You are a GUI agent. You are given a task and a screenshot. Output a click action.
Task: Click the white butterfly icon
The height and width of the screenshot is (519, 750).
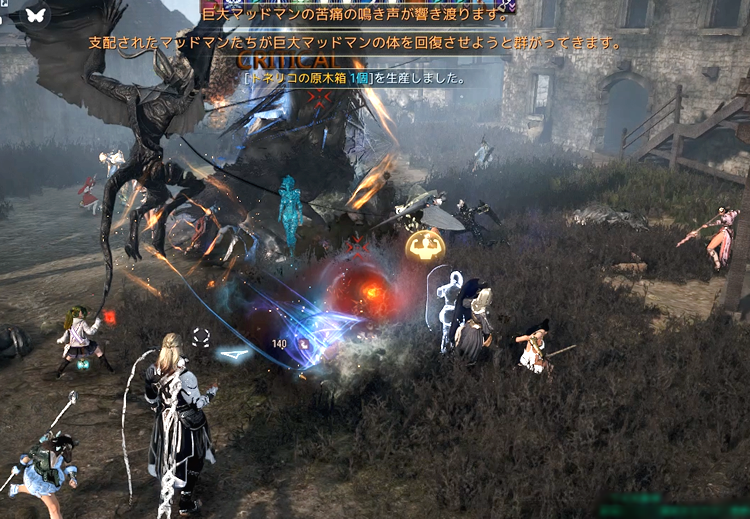[x=36, y=15]
